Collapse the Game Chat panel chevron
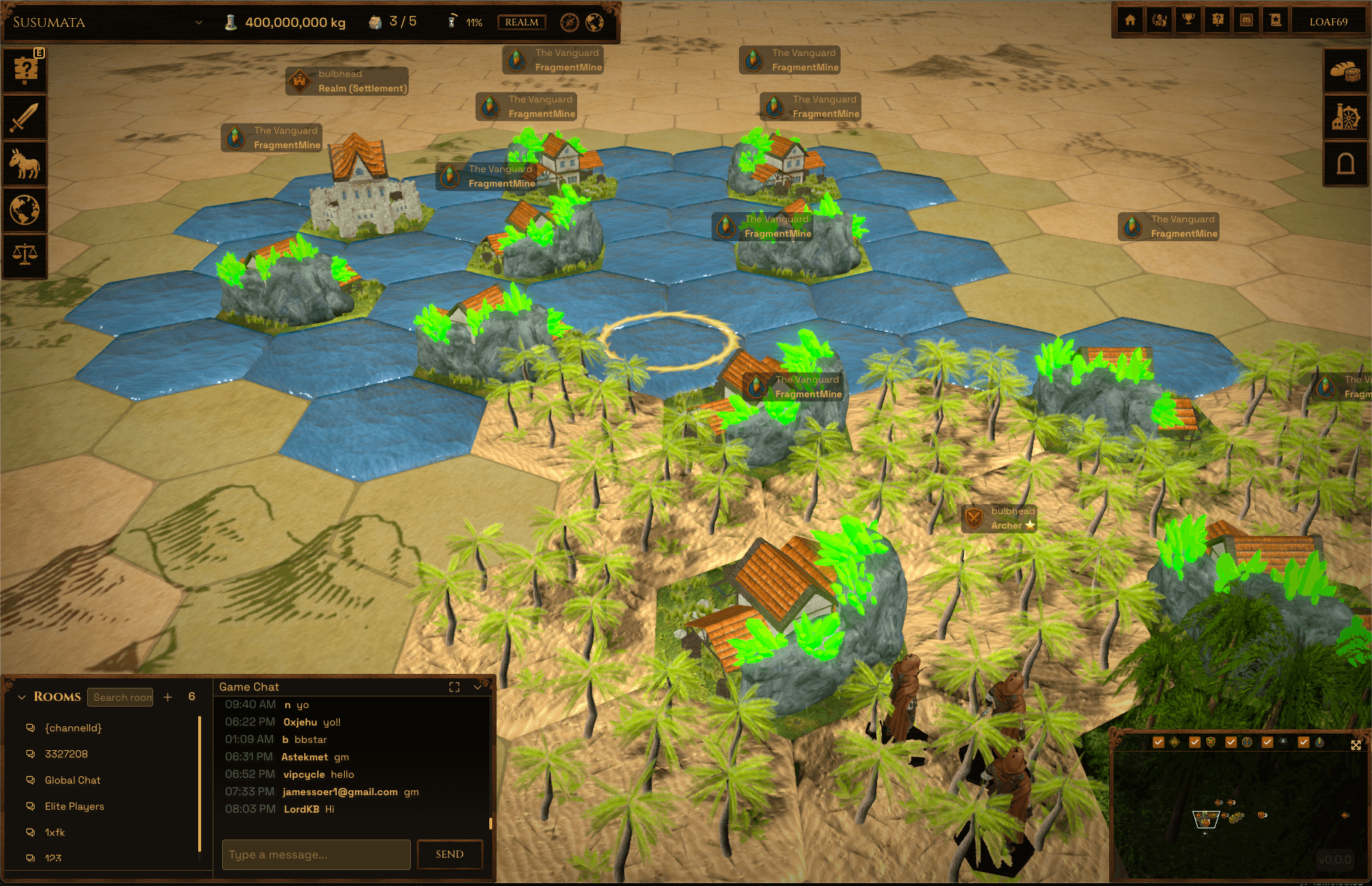This screenshot has width=1372, height=886. coord(476,687)
